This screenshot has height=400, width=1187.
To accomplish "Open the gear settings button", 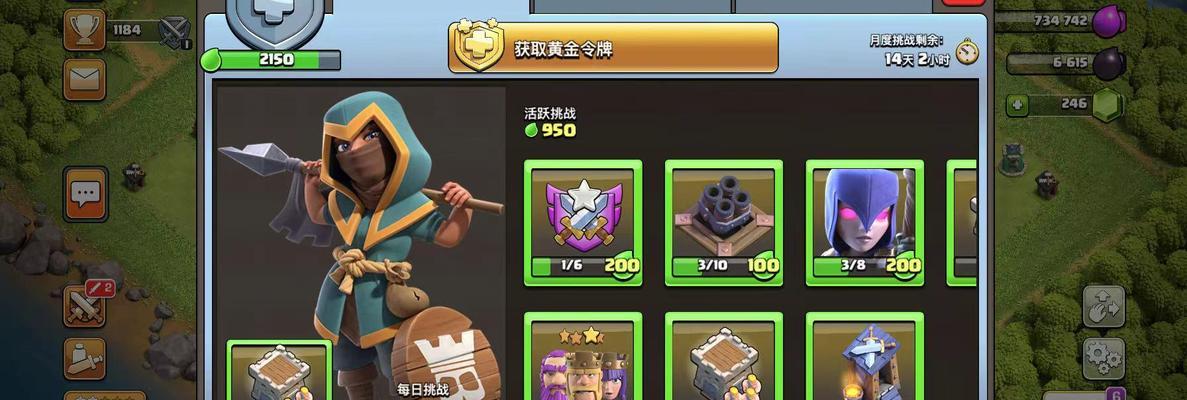I will tap(1103, 355).
